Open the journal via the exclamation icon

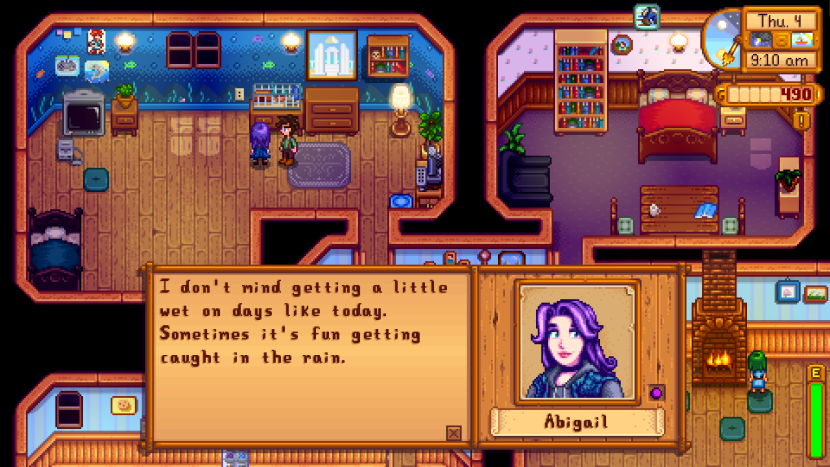pos(800,121)
